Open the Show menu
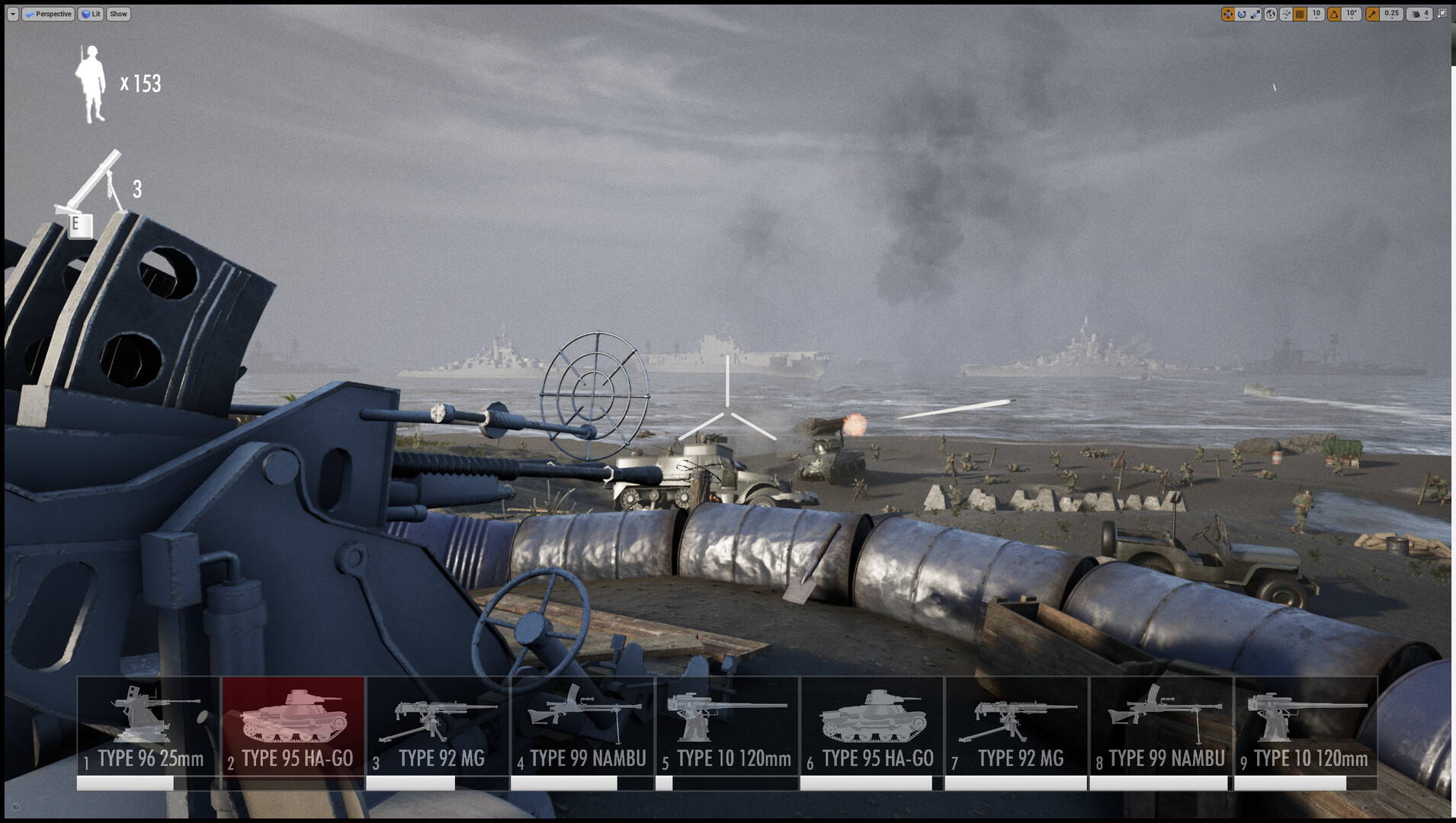The image size is (1456, 823). [x=117, y=14]
